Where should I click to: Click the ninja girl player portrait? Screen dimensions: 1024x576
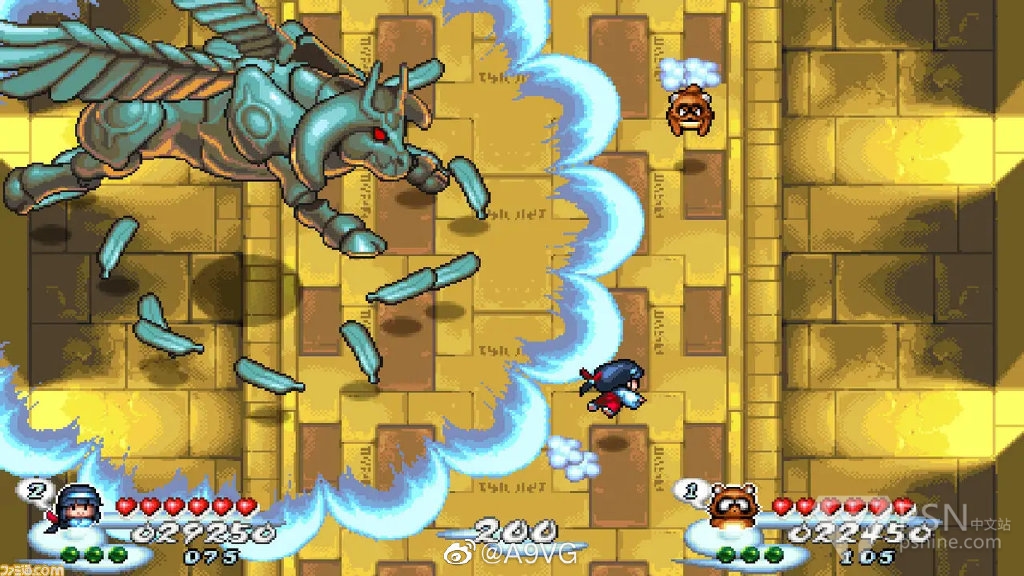(76, 506)
